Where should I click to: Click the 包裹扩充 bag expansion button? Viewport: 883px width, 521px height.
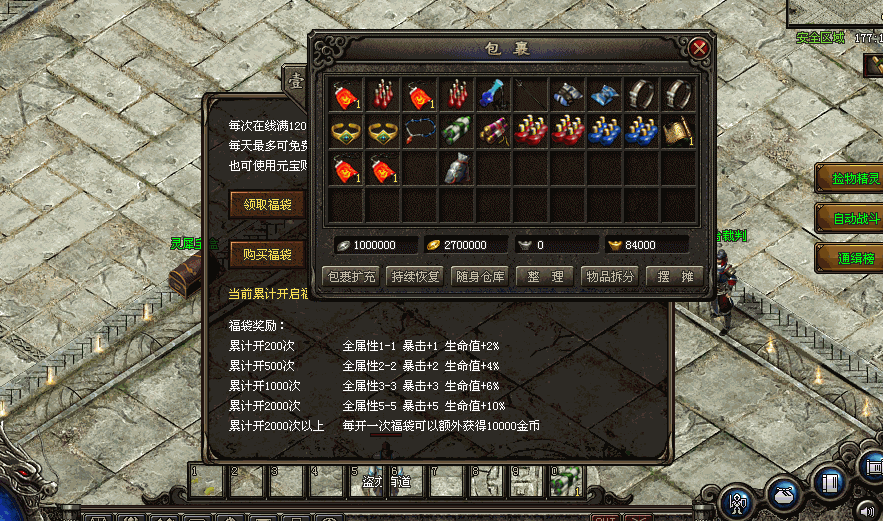tap(352, 277)
